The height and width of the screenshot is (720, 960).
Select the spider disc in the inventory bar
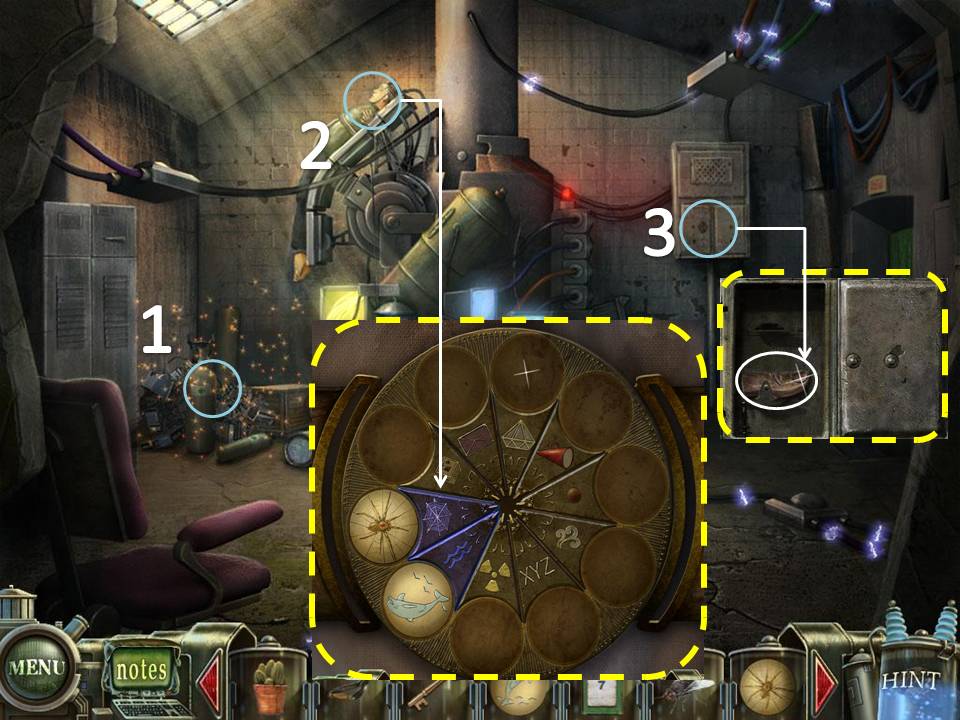click(x=765, y=688)
